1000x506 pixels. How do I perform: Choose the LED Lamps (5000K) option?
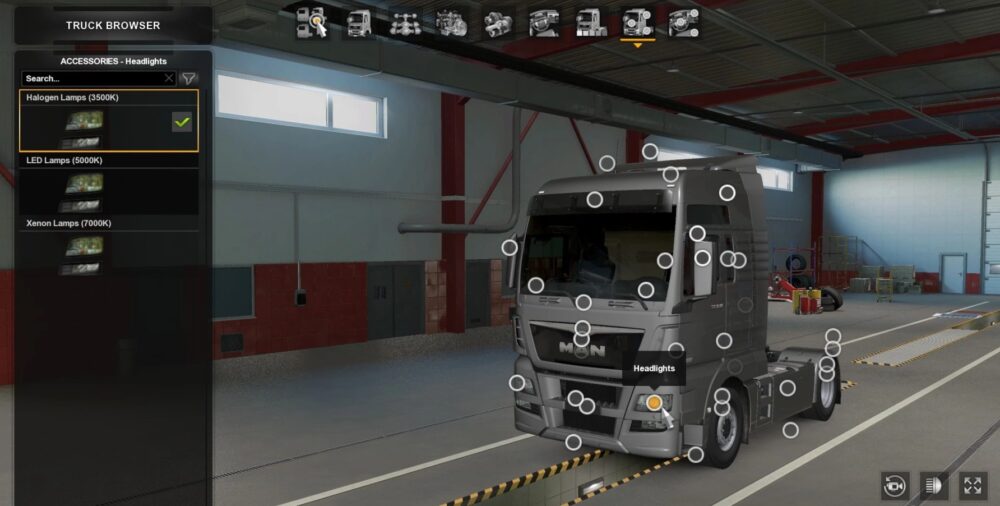coord(109,189)
